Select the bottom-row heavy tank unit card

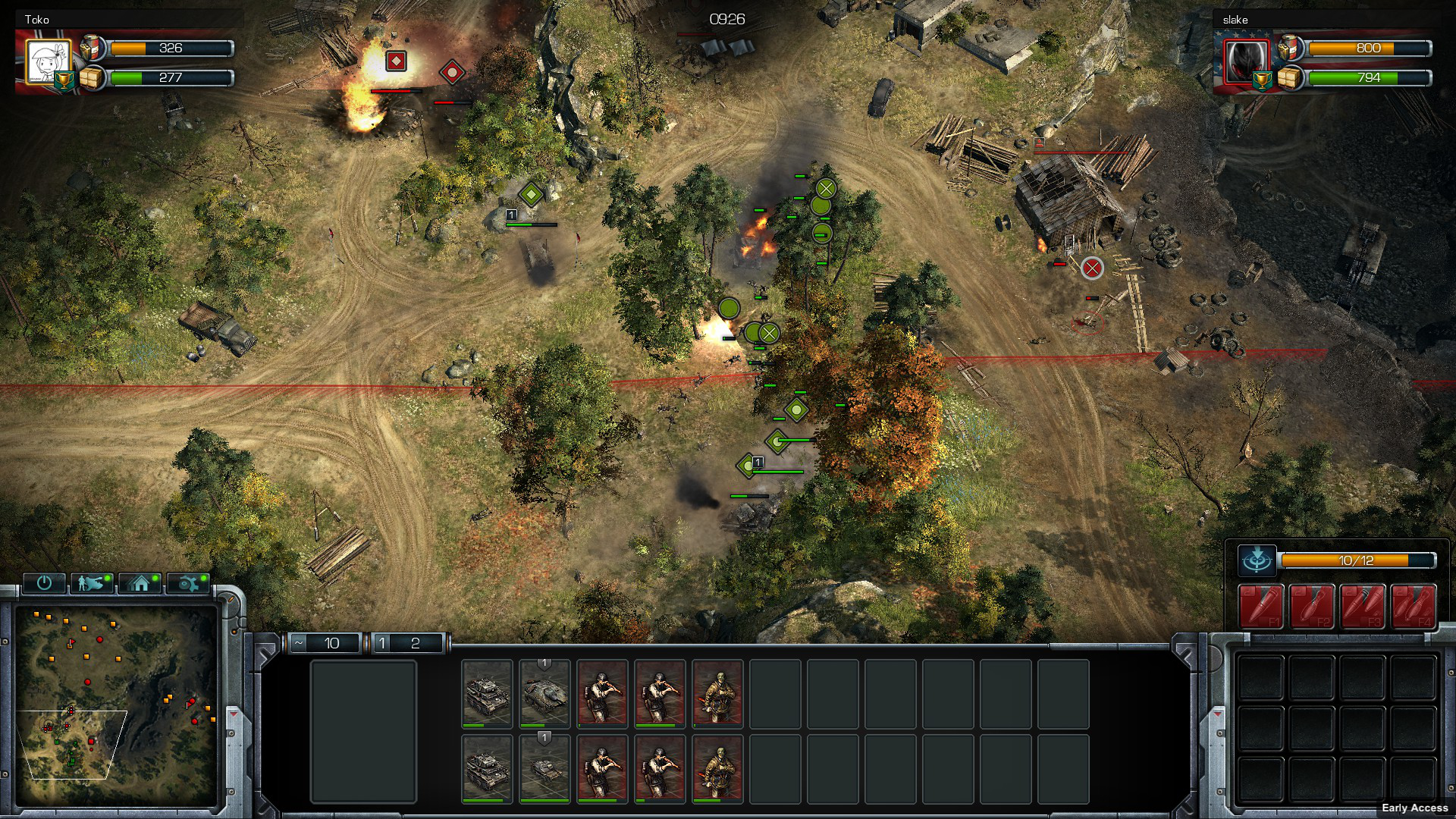pos(487,768)
